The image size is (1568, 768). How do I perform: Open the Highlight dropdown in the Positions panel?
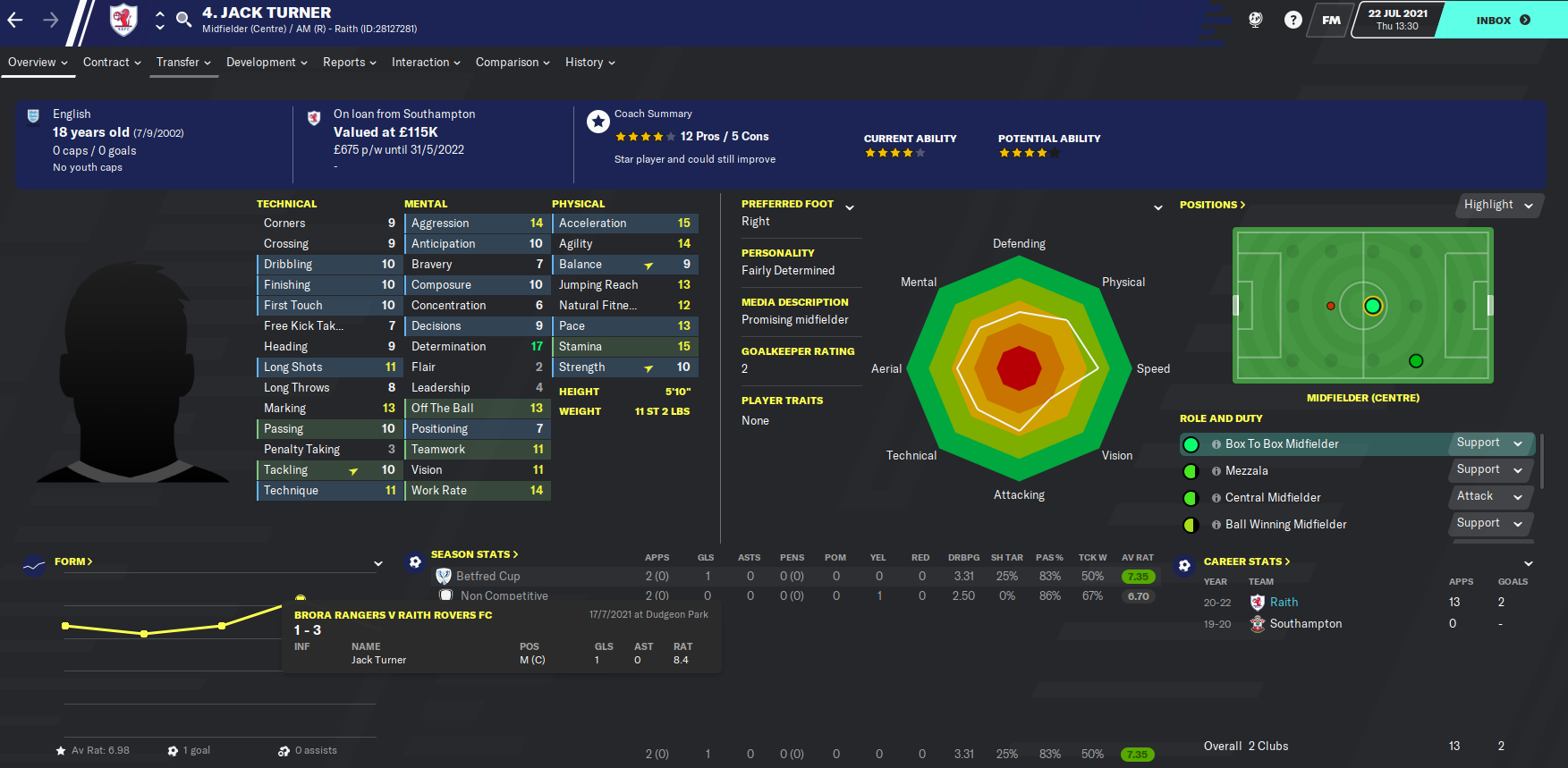click(x=1498, y=205)
